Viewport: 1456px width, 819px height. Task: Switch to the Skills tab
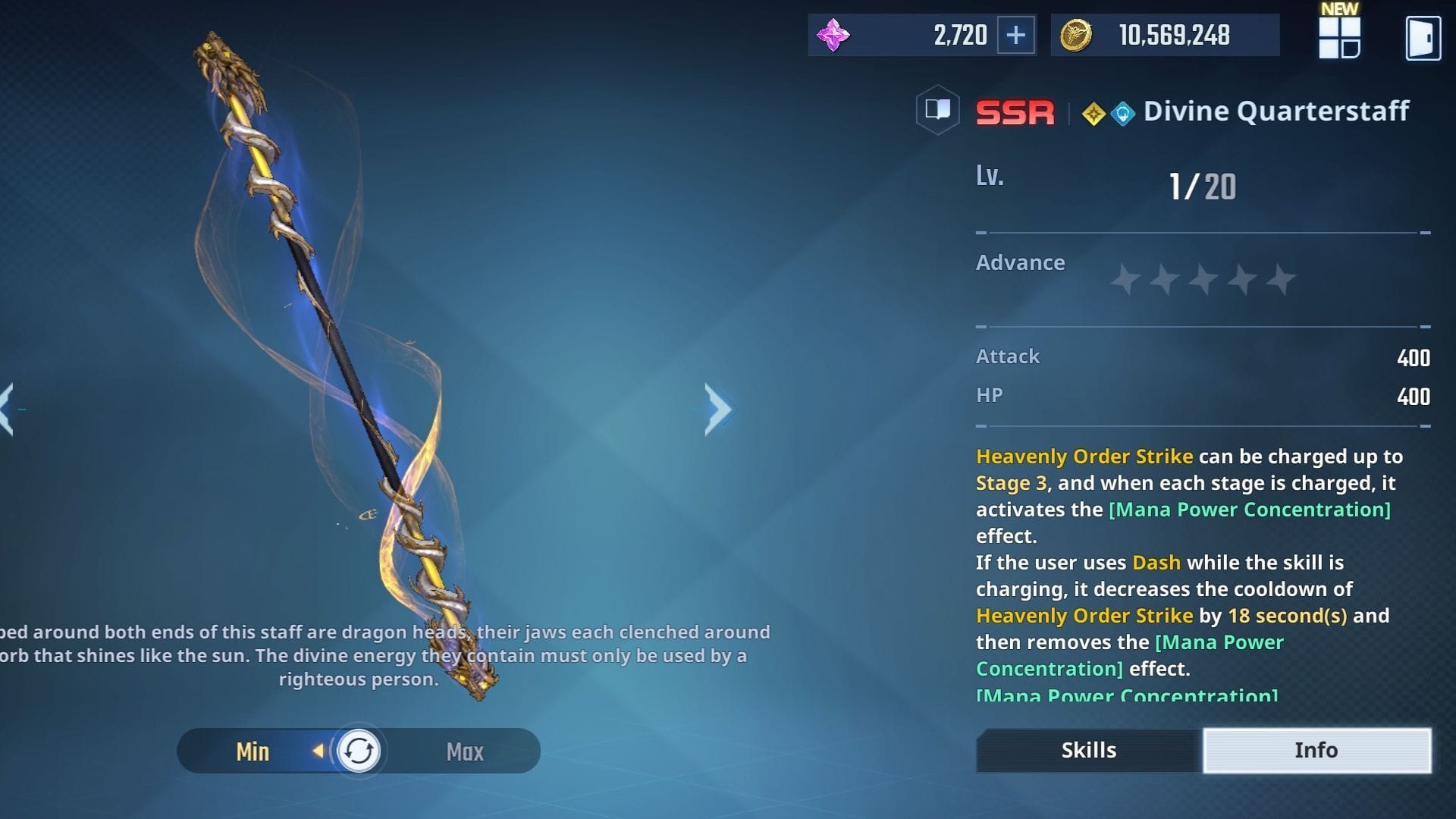click(1087, 750)
